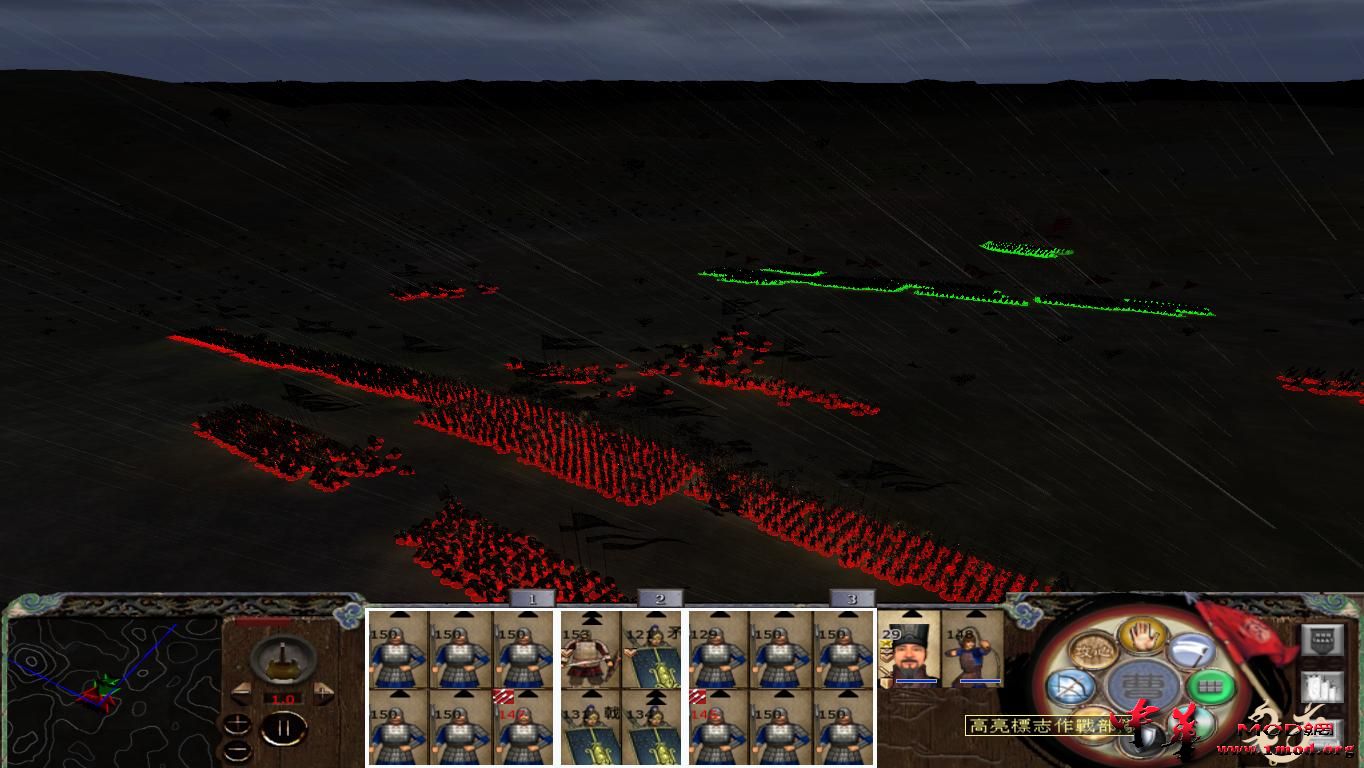
Task: Toggle the green grid formation icon
Action: click(1209, 686)
